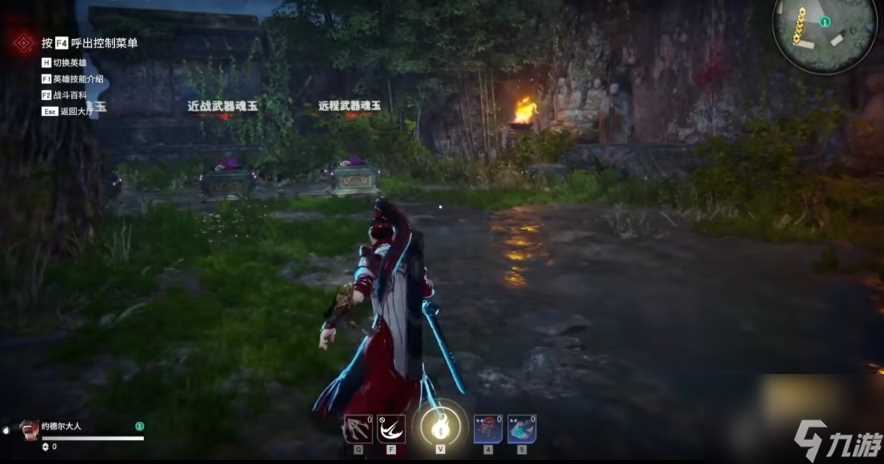Viewport: 884px width, 464px height.
Task: Use the grappling claw skill icon
Action: [358, 428]
